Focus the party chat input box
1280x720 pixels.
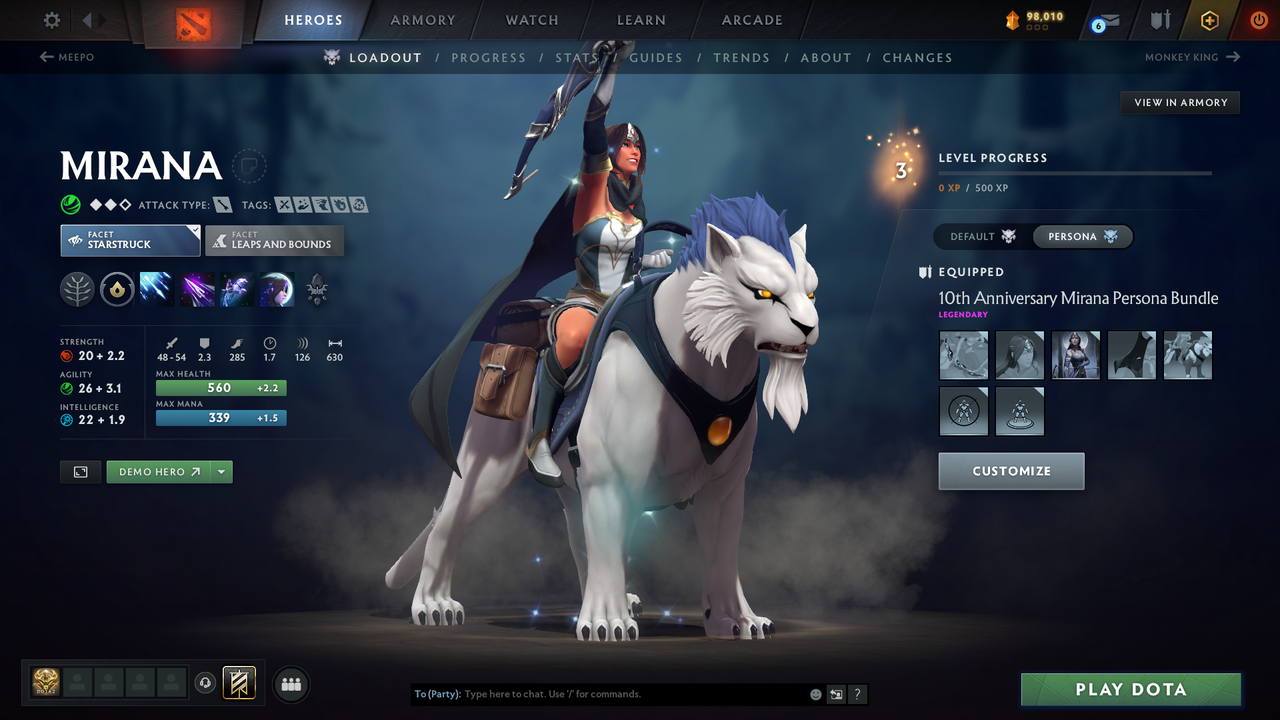pyautogui.click(x=630, y=694)
